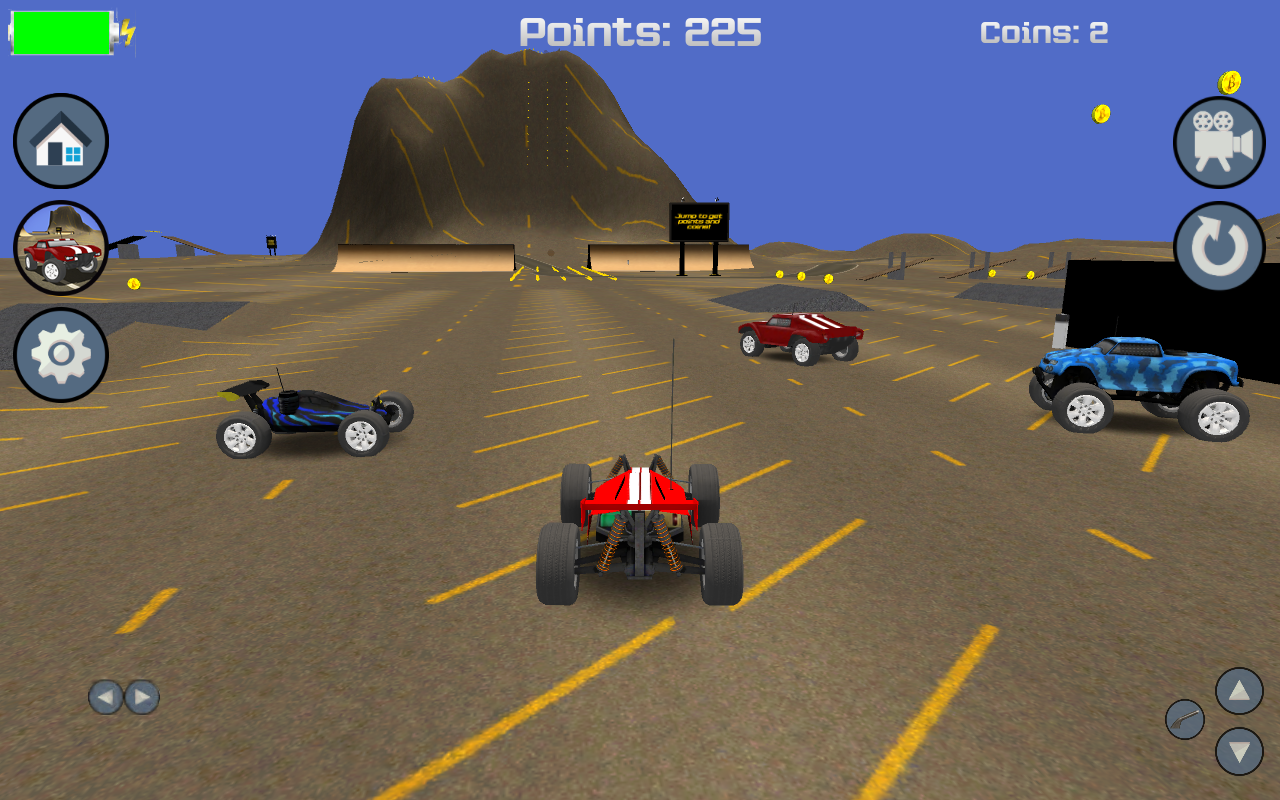Reset the car with the restart icon
This screenshot has height=800, width=1280.
(x=1218, y=245)
